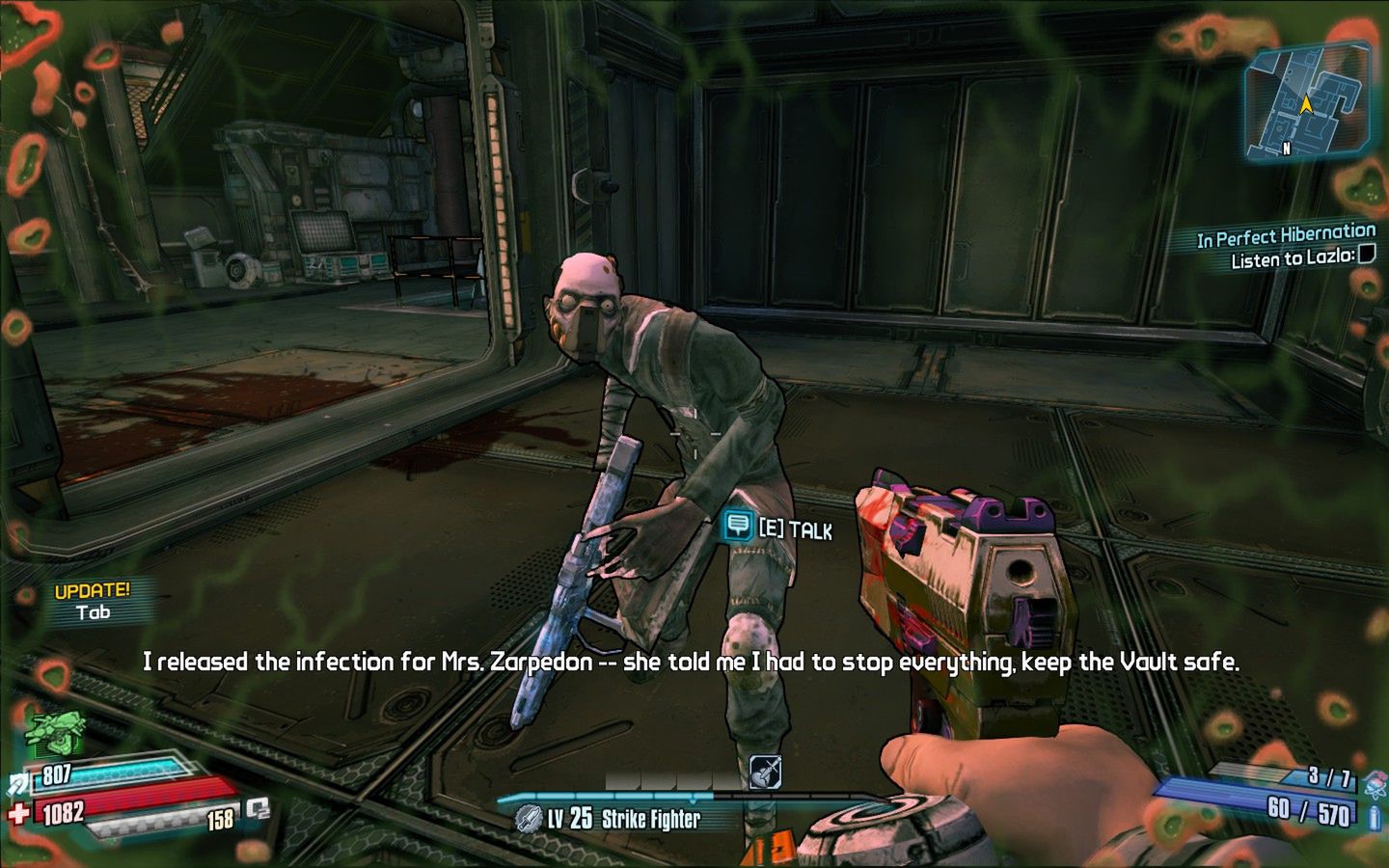The width and height of the screenshot is (1389, 868).
Task: Open the minimap in the corner
Action: (1309, 100)
